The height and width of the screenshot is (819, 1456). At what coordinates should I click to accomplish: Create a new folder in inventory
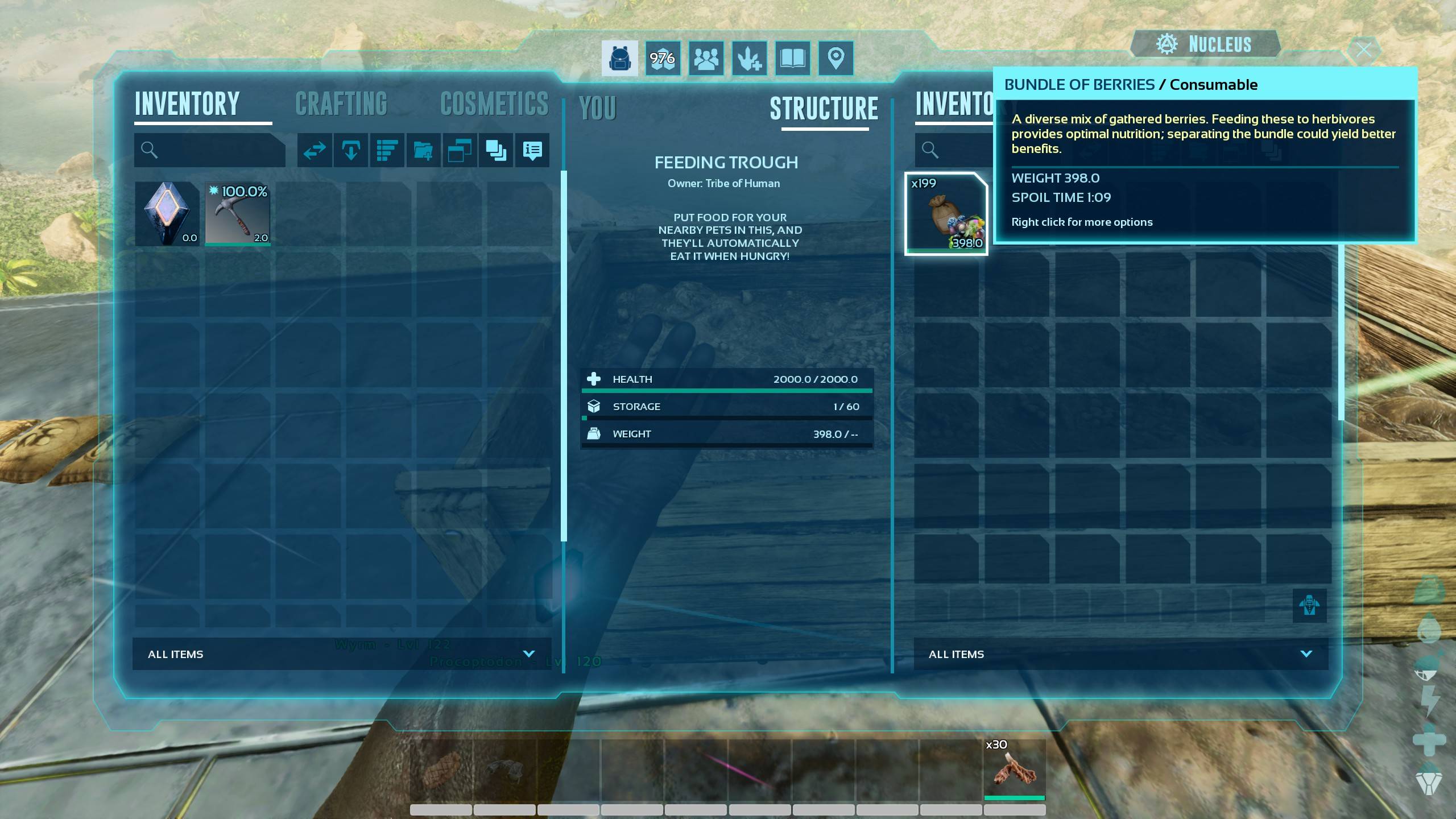(423, 150)
